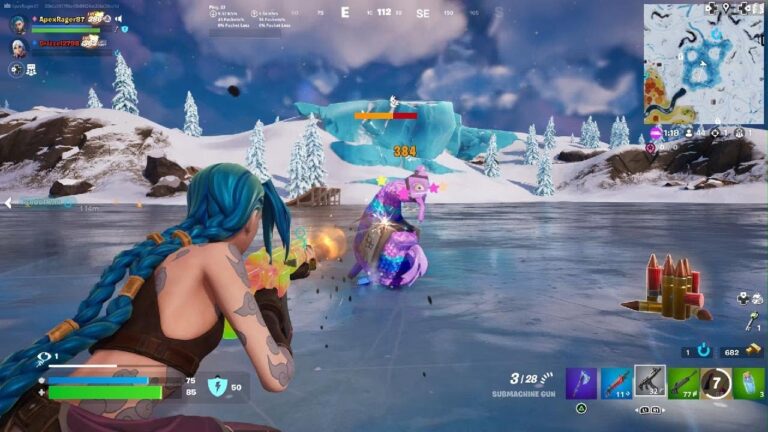Select the pickaxe slot in the hotbar

click(x=582, y=382)
